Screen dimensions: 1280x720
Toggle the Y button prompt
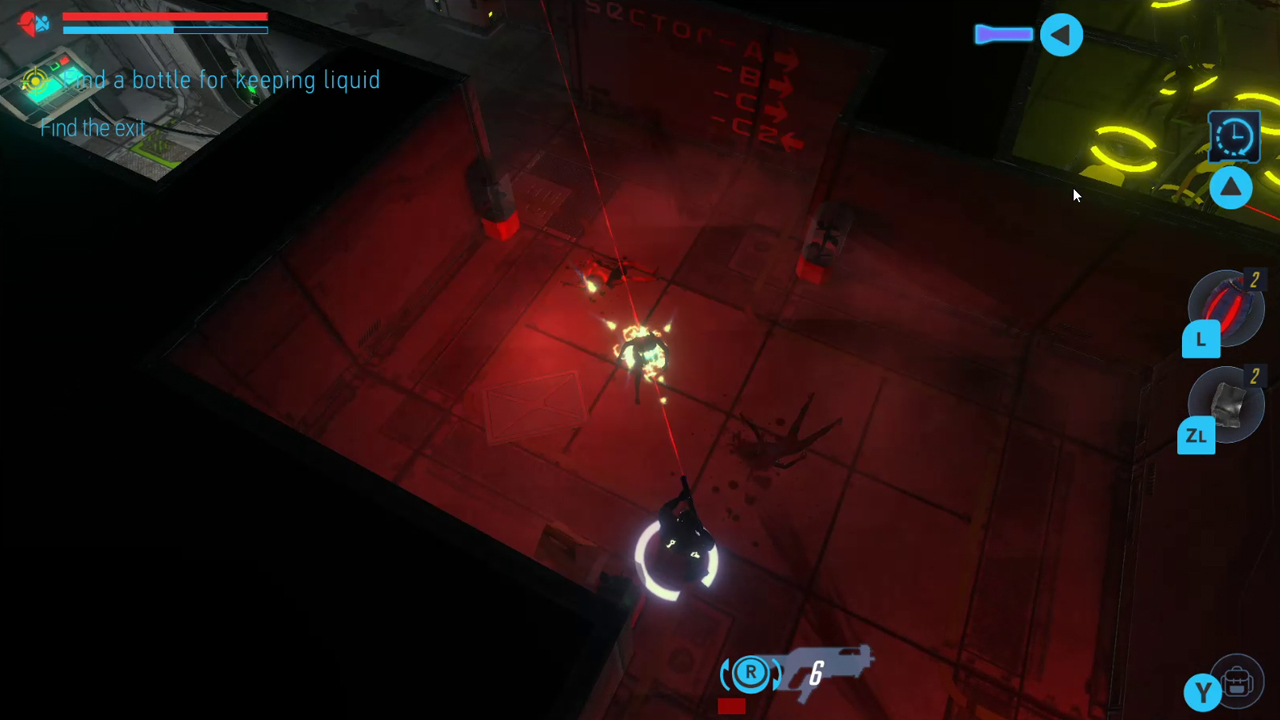click(x=1203, y=690)
